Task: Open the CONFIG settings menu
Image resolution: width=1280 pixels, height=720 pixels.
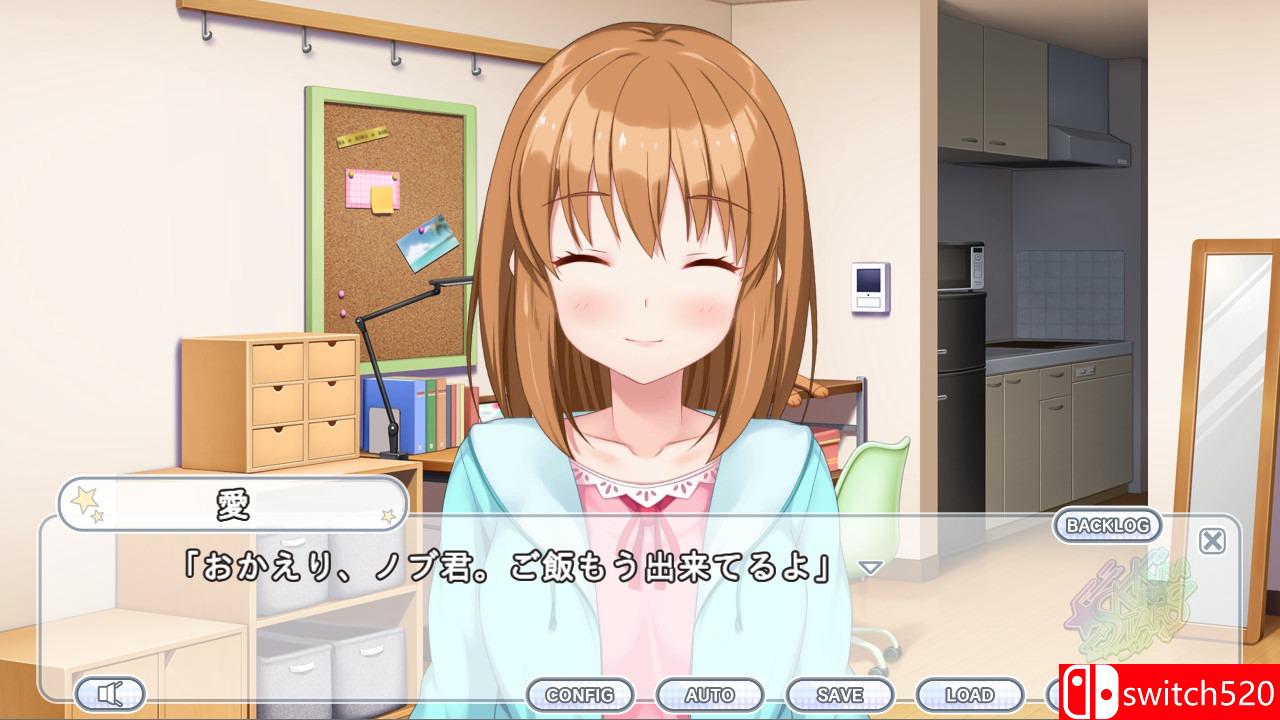Action: (x=582, y=693)
